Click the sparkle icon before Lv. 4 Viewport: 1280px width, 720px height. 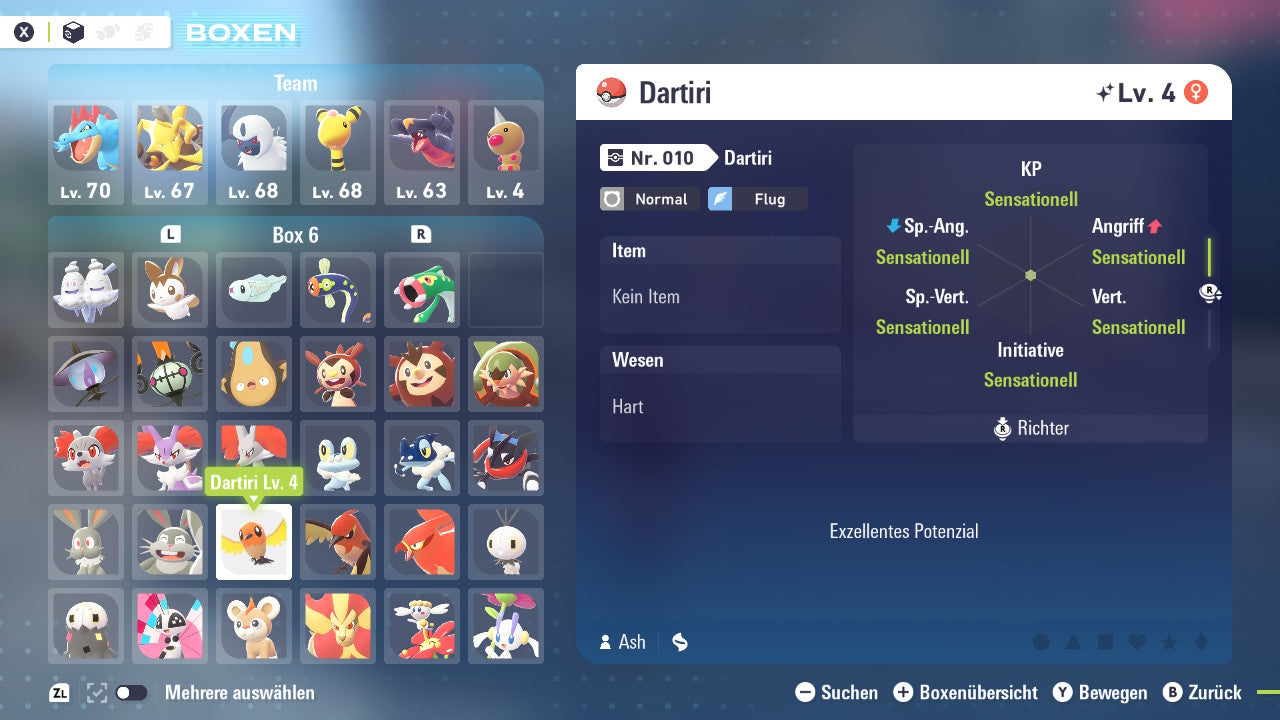coord(1105,91)
